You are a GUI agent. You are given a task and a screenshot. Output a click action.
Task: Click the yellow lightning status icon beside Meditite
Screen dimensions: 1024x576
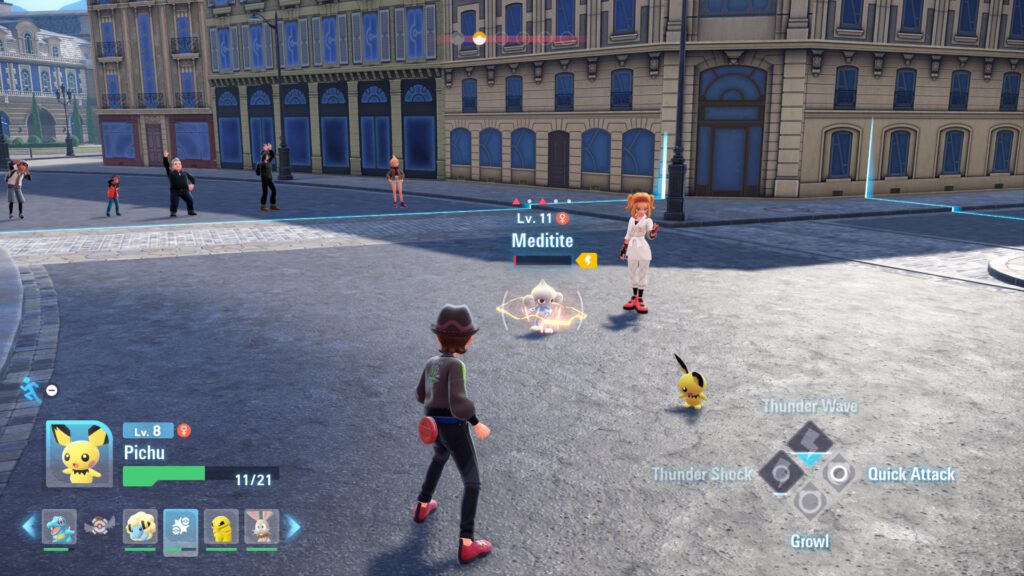click(x=587, y=260)
